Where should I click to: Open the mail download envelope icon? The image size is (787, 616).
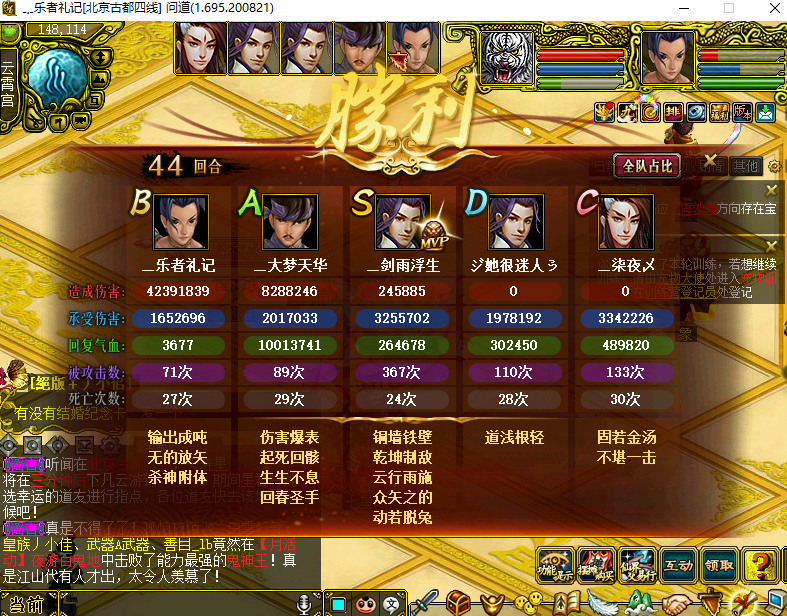765,112
